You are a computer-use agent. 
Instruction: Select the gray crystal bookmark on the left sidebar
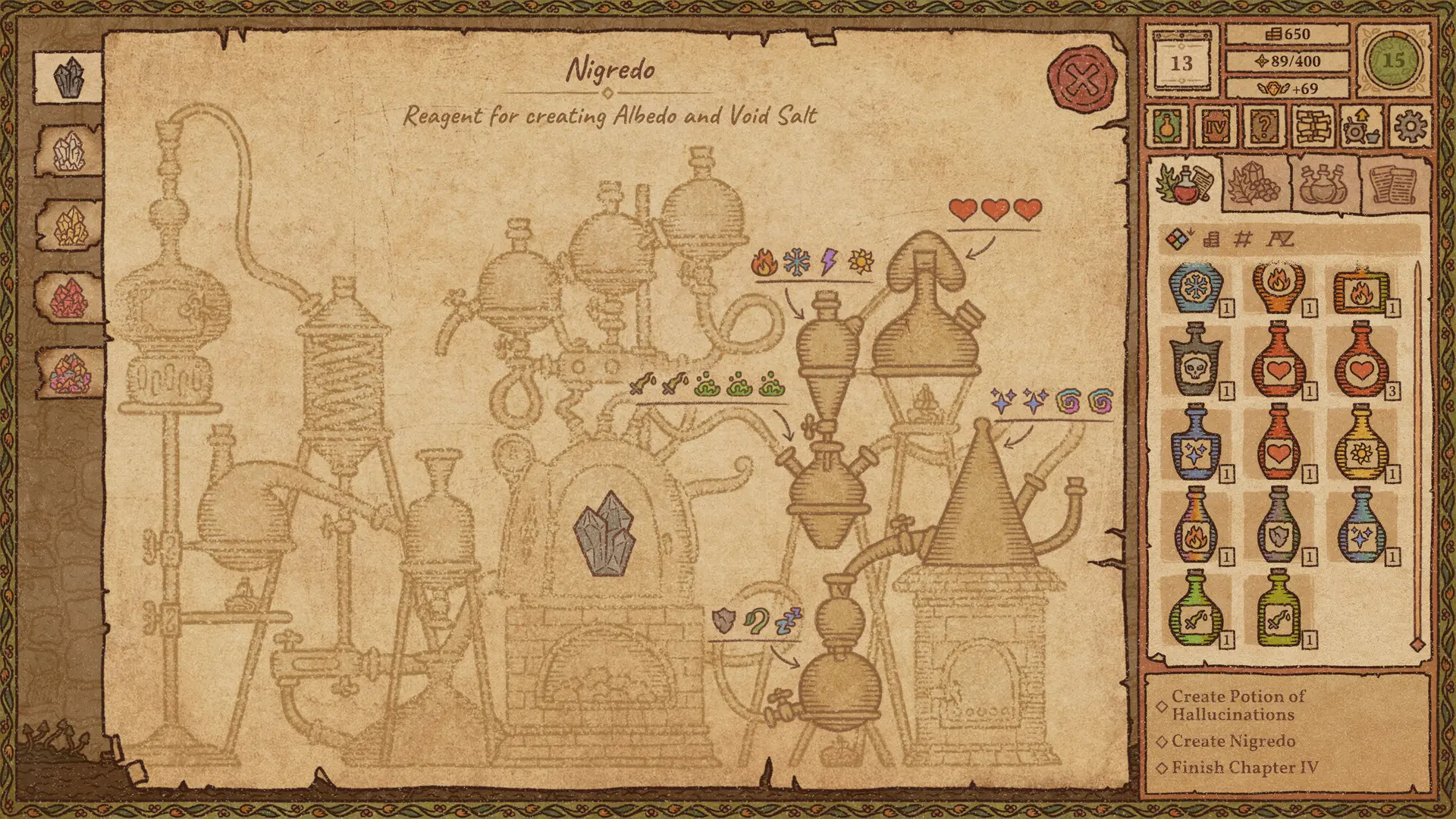(x=67, y=76)
